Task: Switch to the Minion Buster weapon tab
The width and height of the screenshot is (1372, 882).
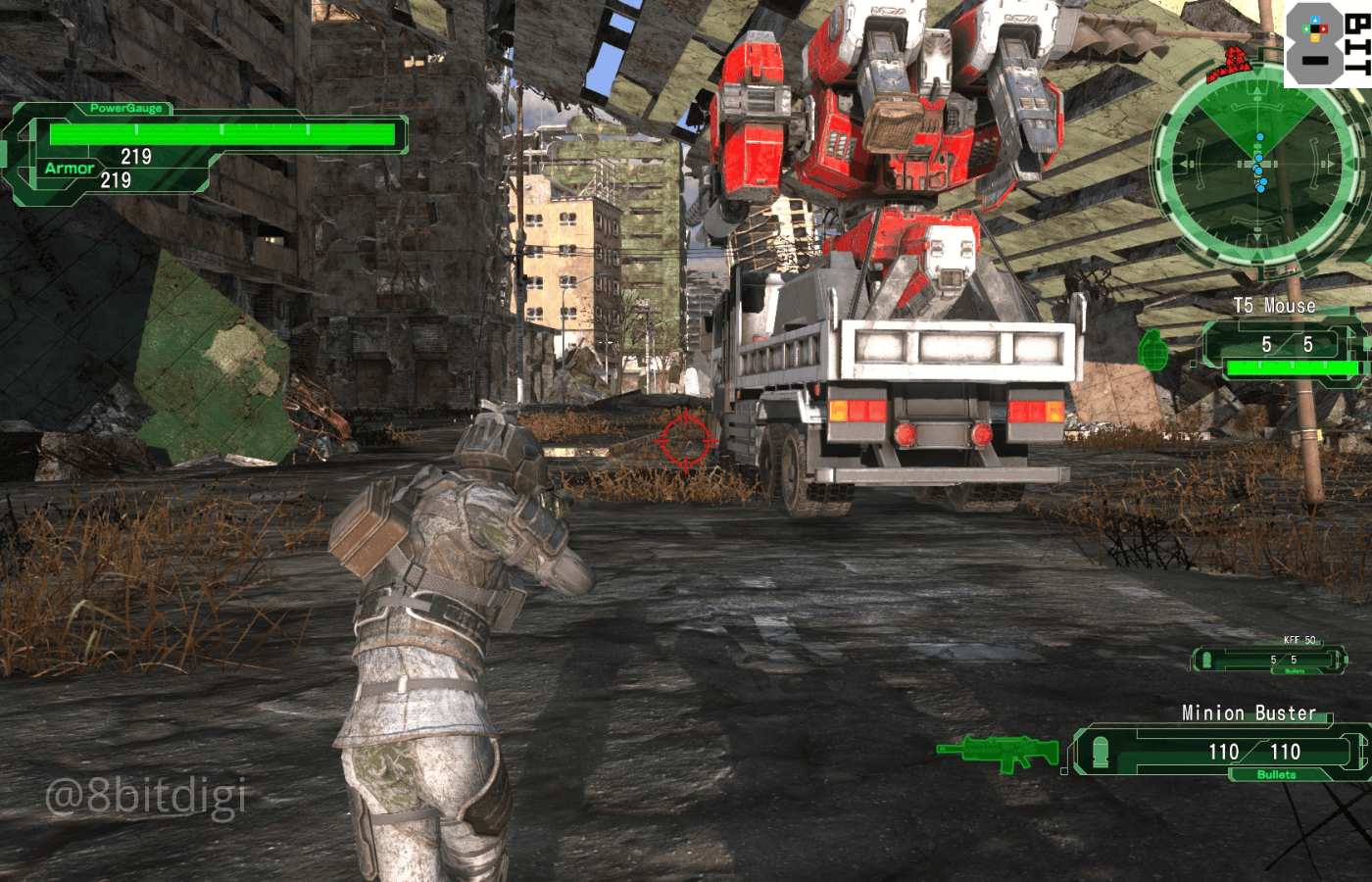Action: pos(1249,713)
